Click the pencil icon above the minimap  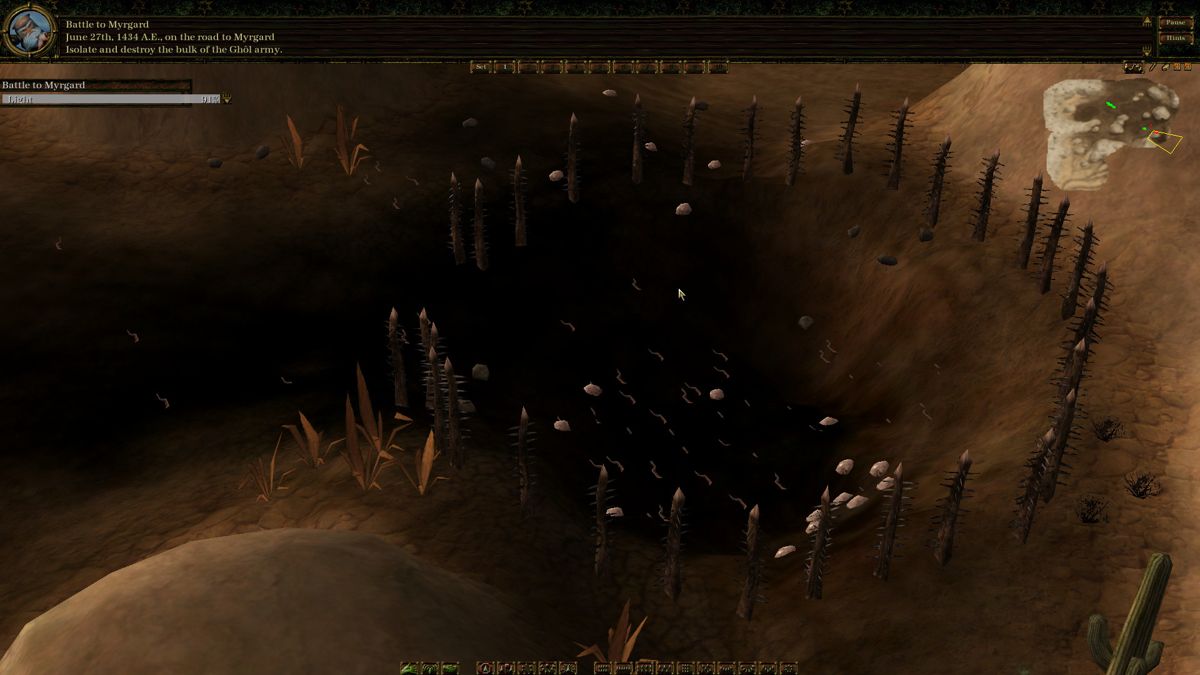point(1152,67)
